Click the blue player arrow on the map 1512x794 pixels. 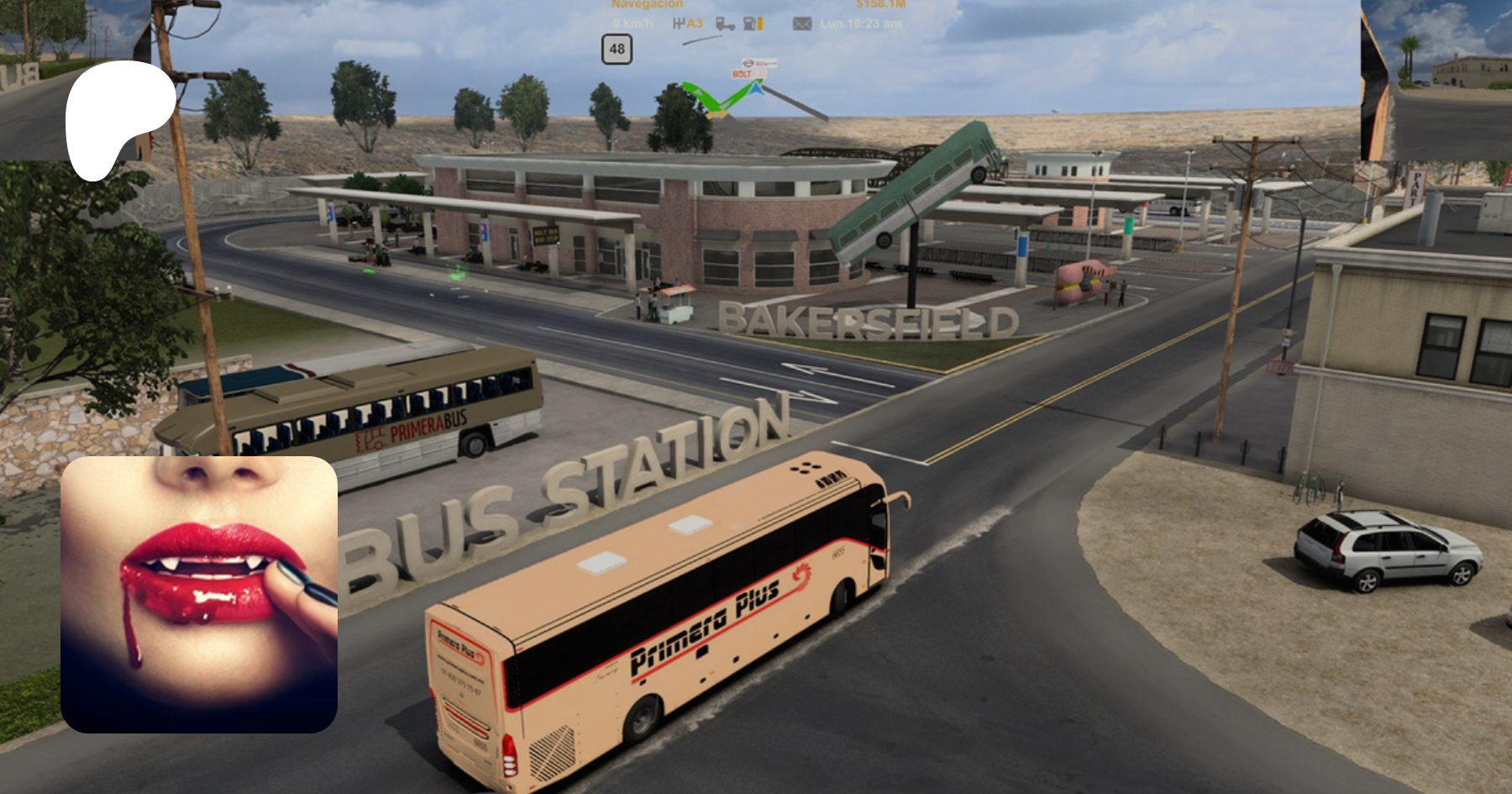click(757, 87)
